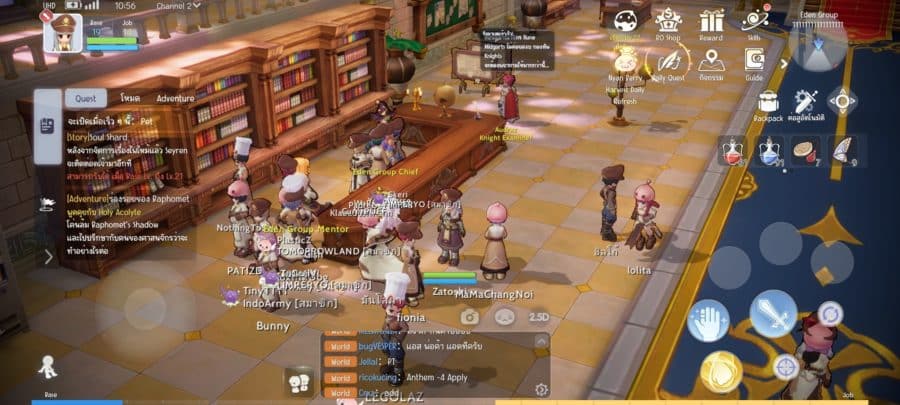Open the Backpack inventory
The height and width of the screenshot is (405, 900).
tap(768, 102)
